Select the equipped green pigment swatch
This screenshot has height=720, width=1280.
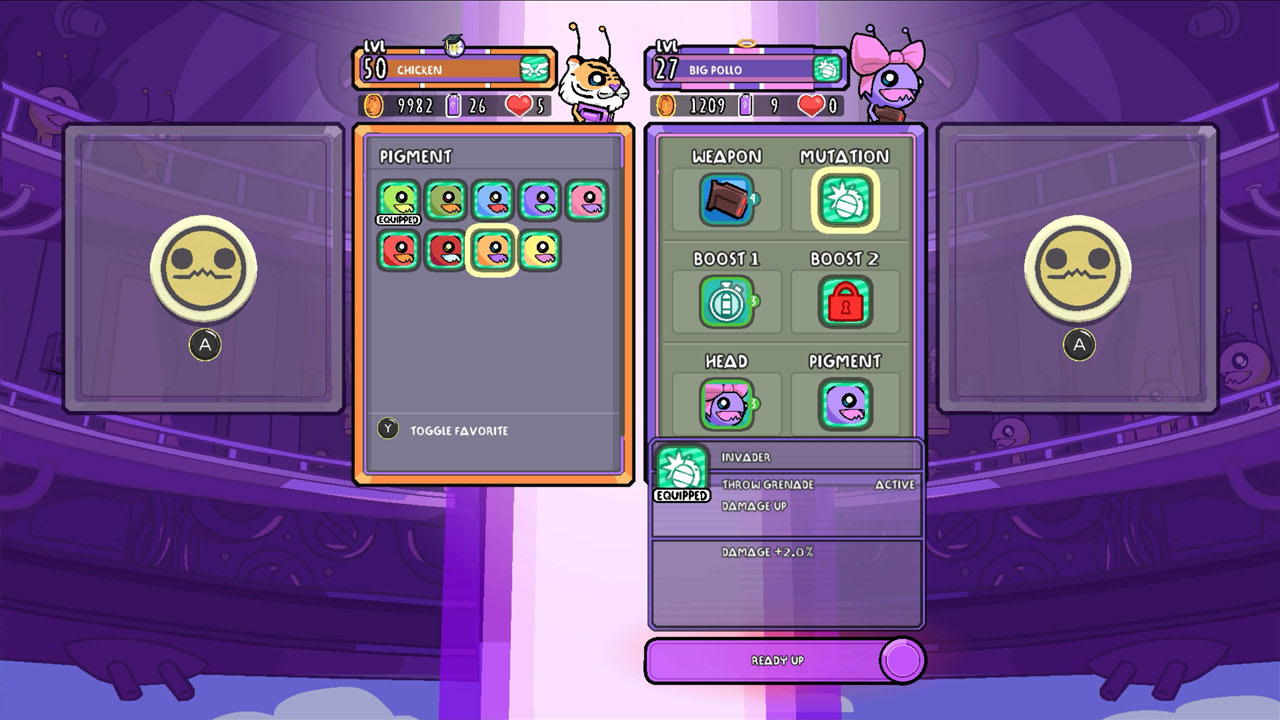[x=399, y=198]
